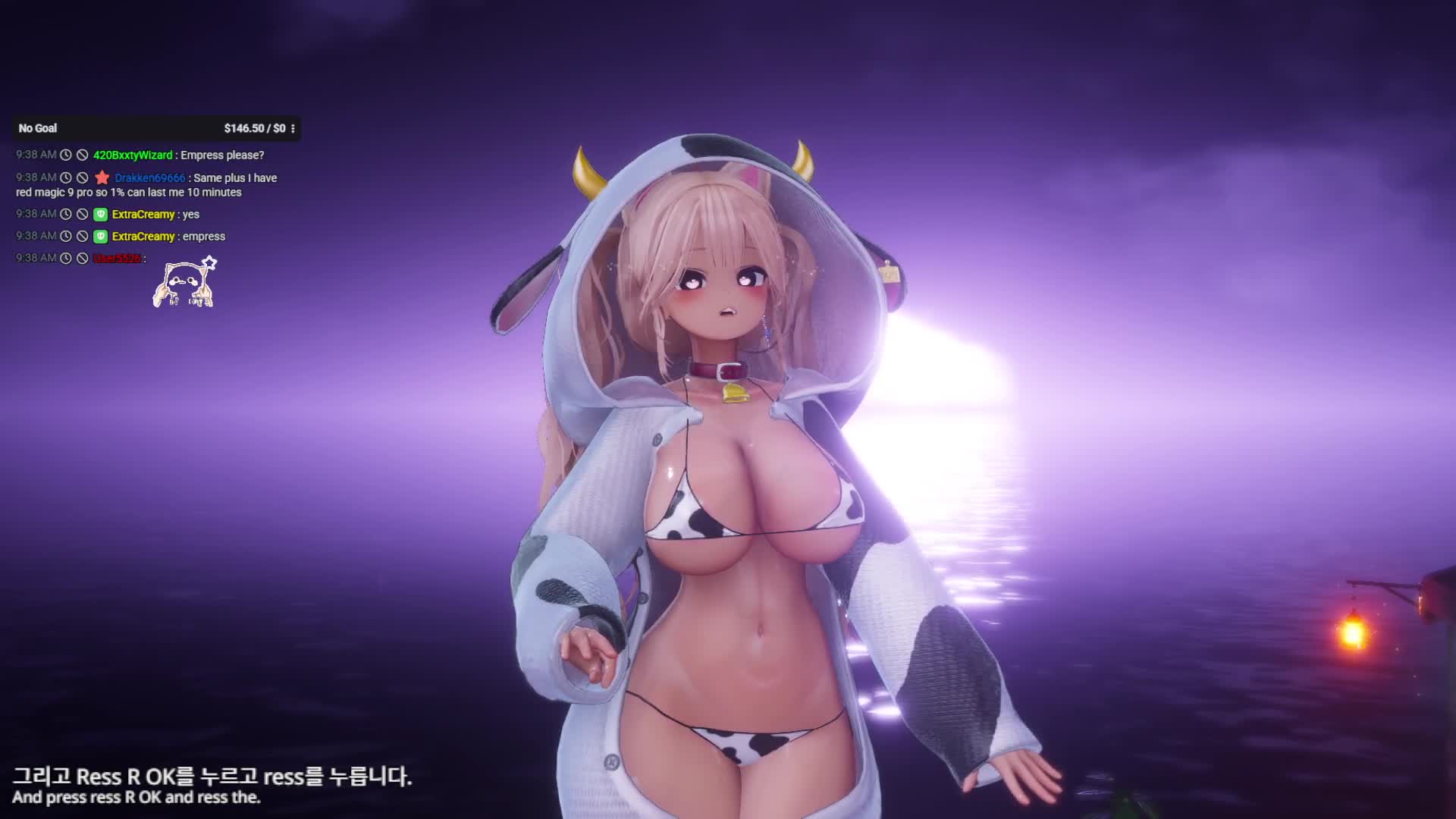Open moderation options for User5526
This screenshot has width=1456, height=819.
click(83, 258)
